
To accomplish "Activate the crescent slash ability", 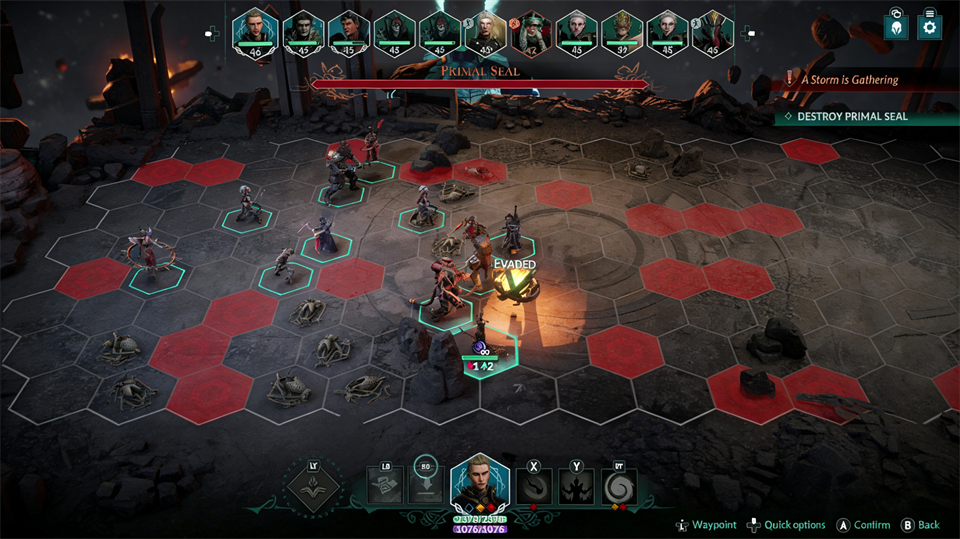I will click(x=534, y=488).
